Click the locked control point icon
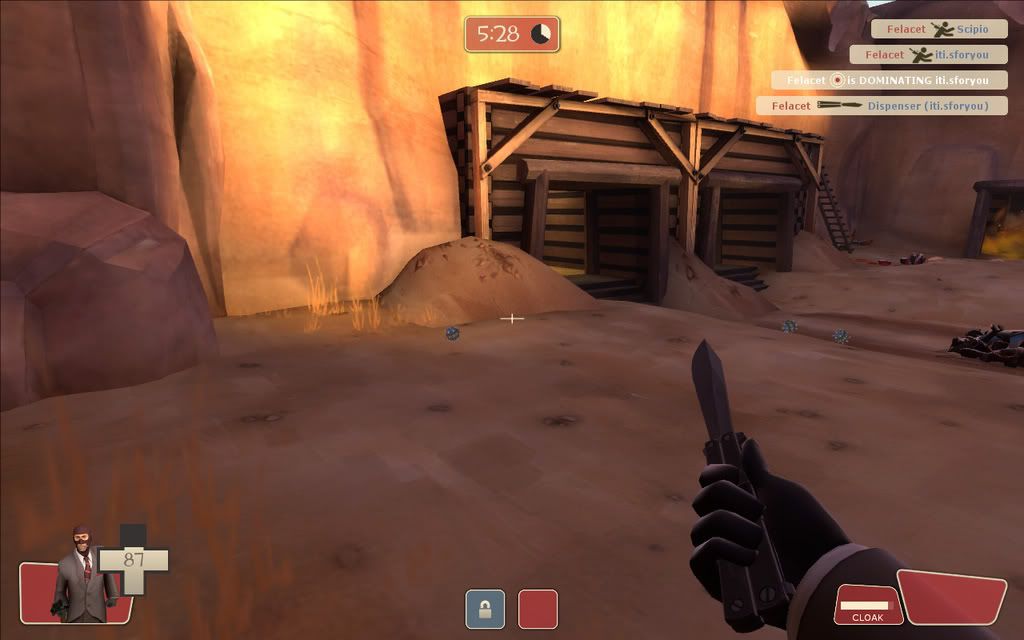This screenshot has width=1024, height=640. [485, 609]
